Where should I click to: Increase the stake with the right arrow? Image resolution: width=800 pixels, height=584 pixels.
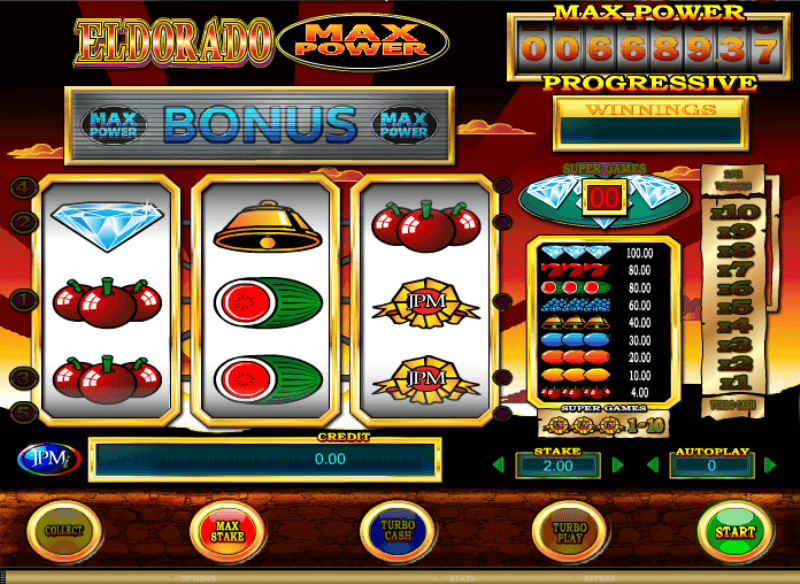618,465
